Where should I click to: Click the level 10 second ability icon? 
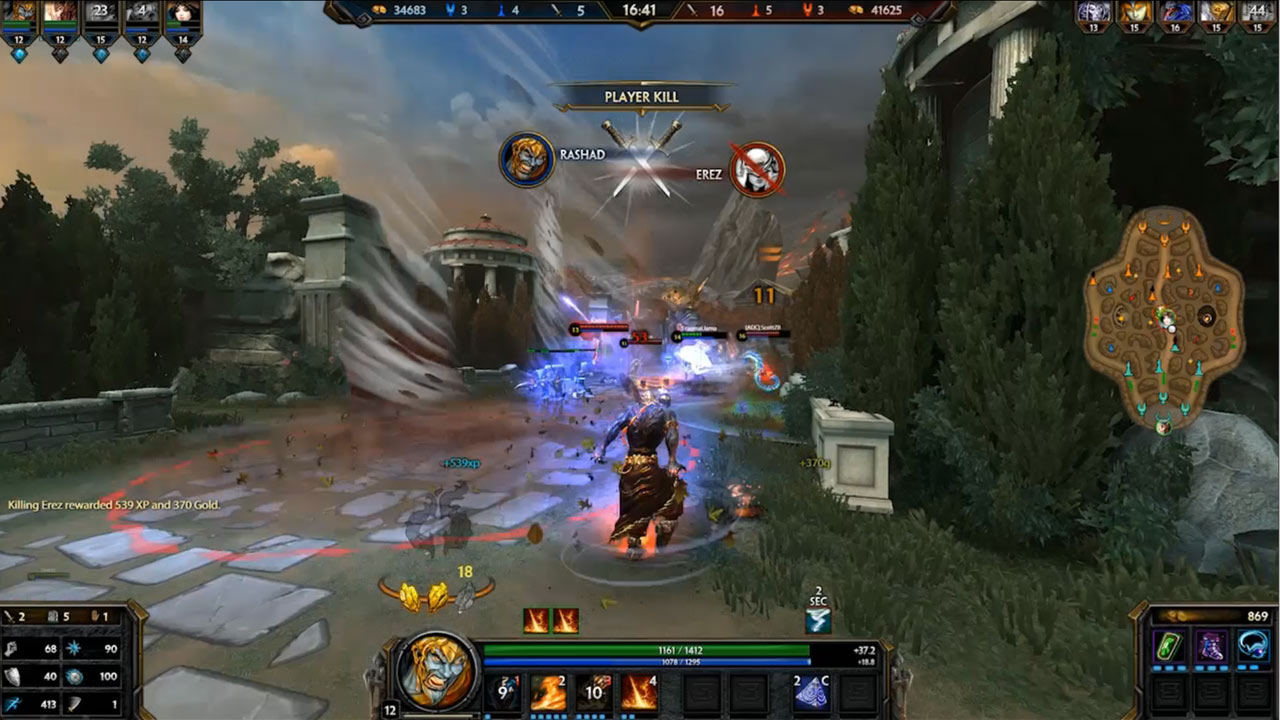tap(594, 694)
